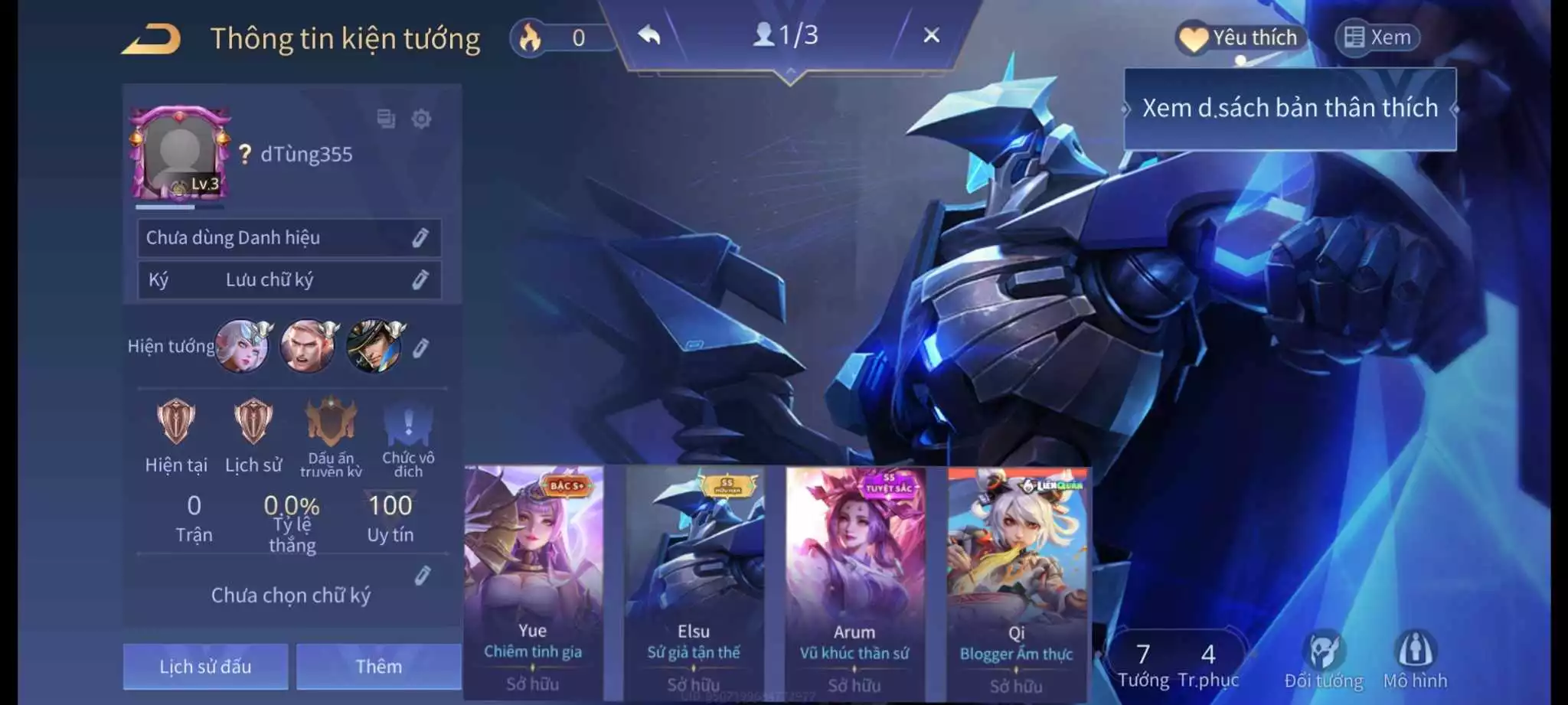The width and height of the screenshot is (1568, 705).
Task: Select the Yue Chiêm tinh gia card
Action: [x=533, y=582]
